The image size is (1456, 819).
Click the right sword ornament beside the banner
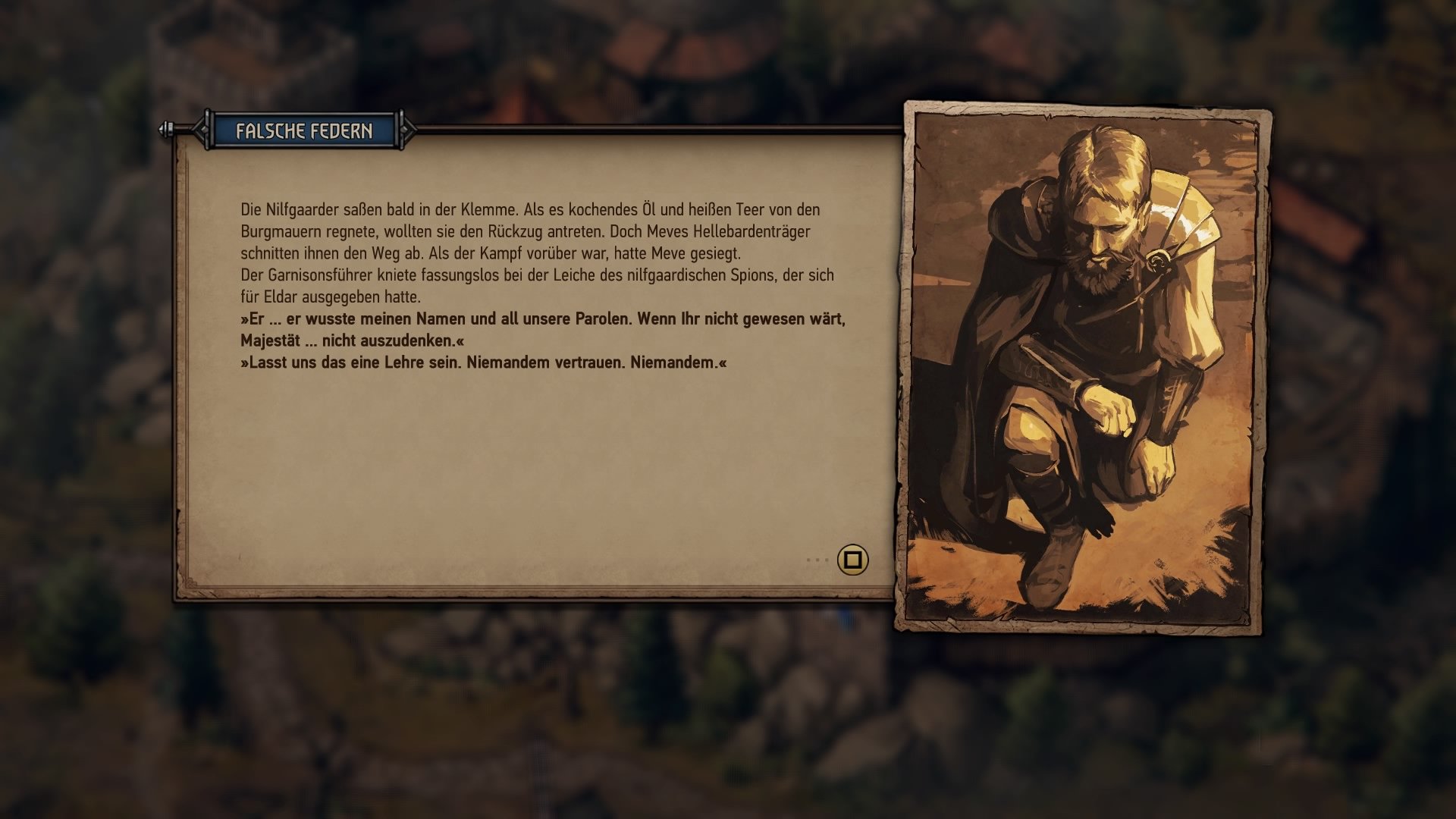tap(407, 129)
